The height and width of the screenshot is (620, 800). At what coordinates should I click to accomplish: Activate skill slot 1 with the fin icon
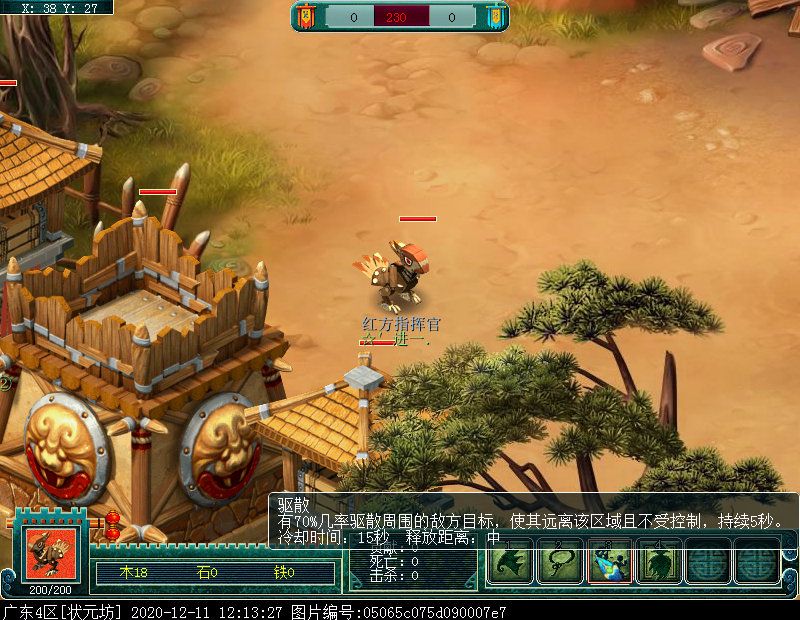tap(511, 562)
